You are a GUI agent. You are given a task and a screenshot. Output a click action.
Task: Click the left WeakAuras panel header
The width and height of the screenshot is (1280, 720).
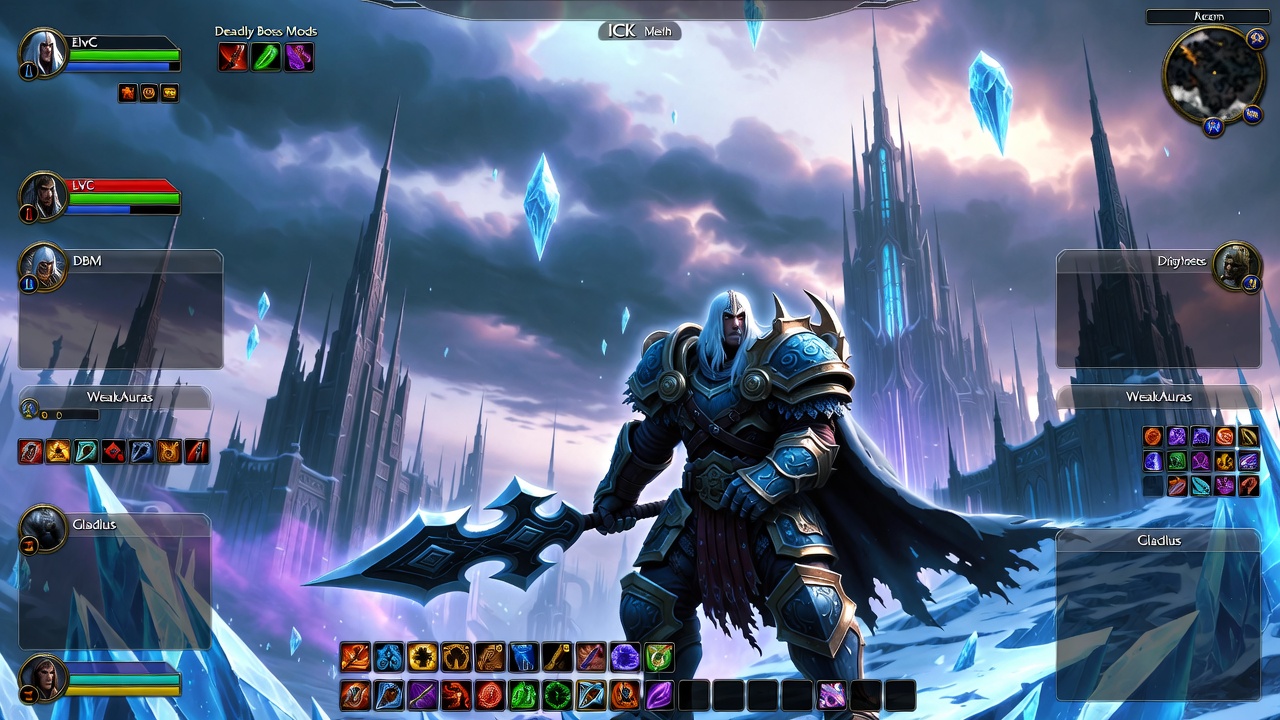(120, 397)
